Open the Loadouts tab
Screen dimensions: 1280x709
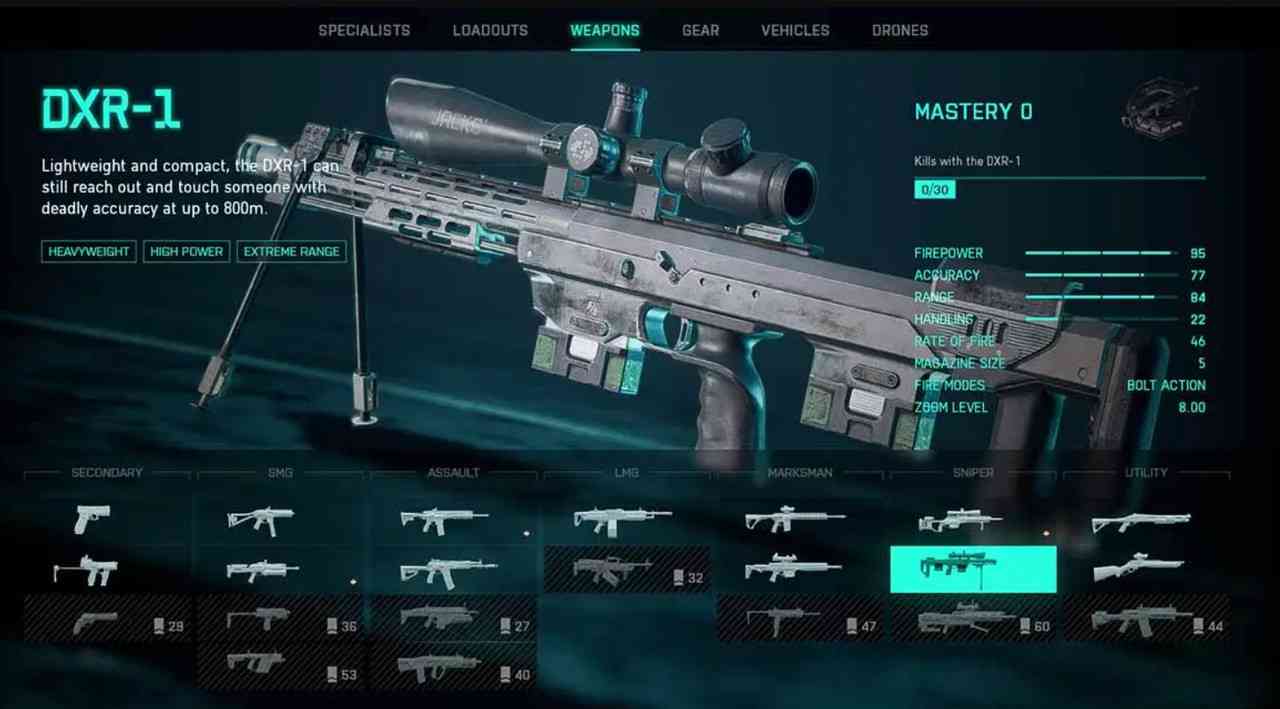[x=490, y=30]
